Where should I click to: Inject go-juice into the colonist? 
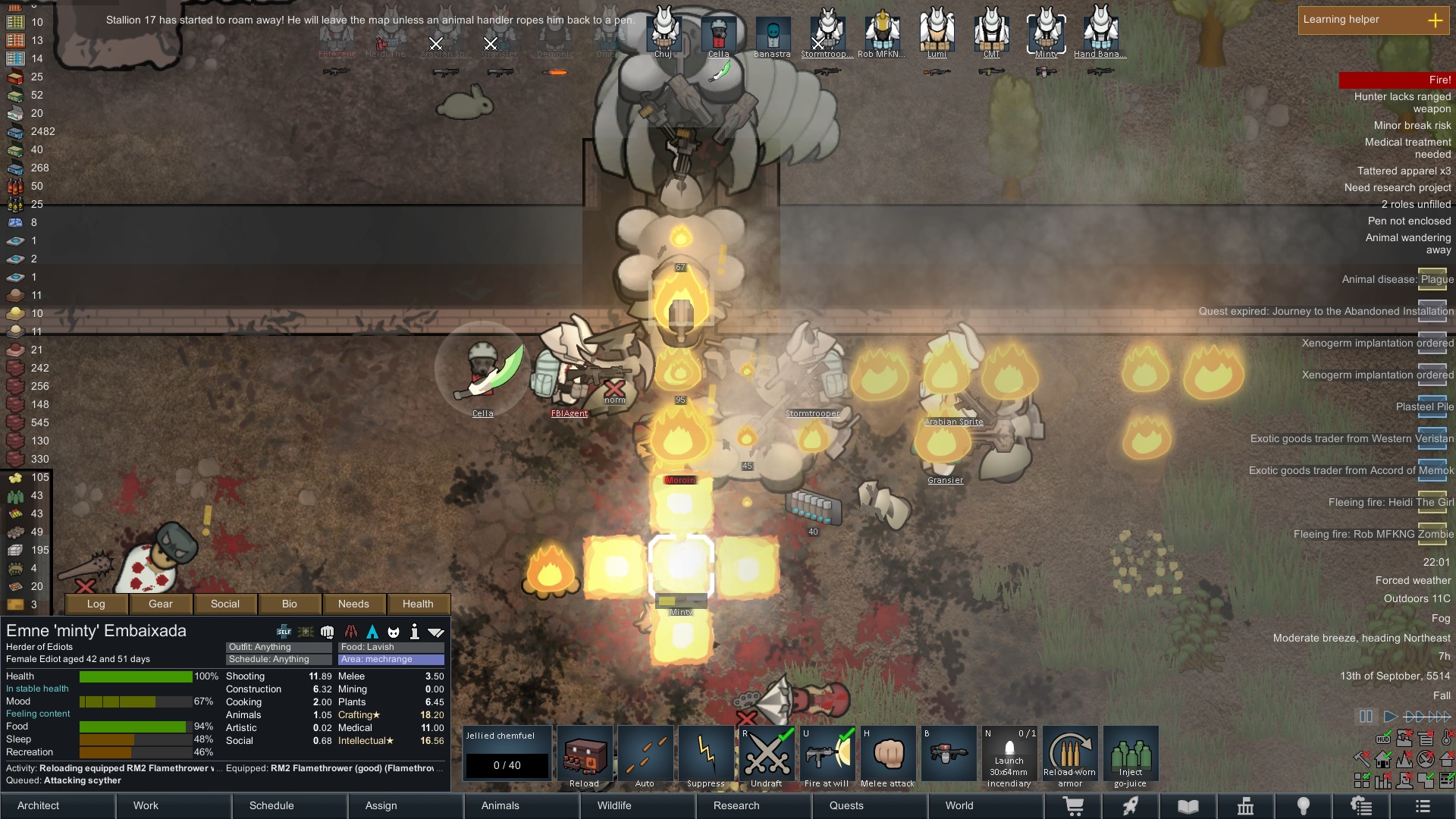coord(1131,755)
